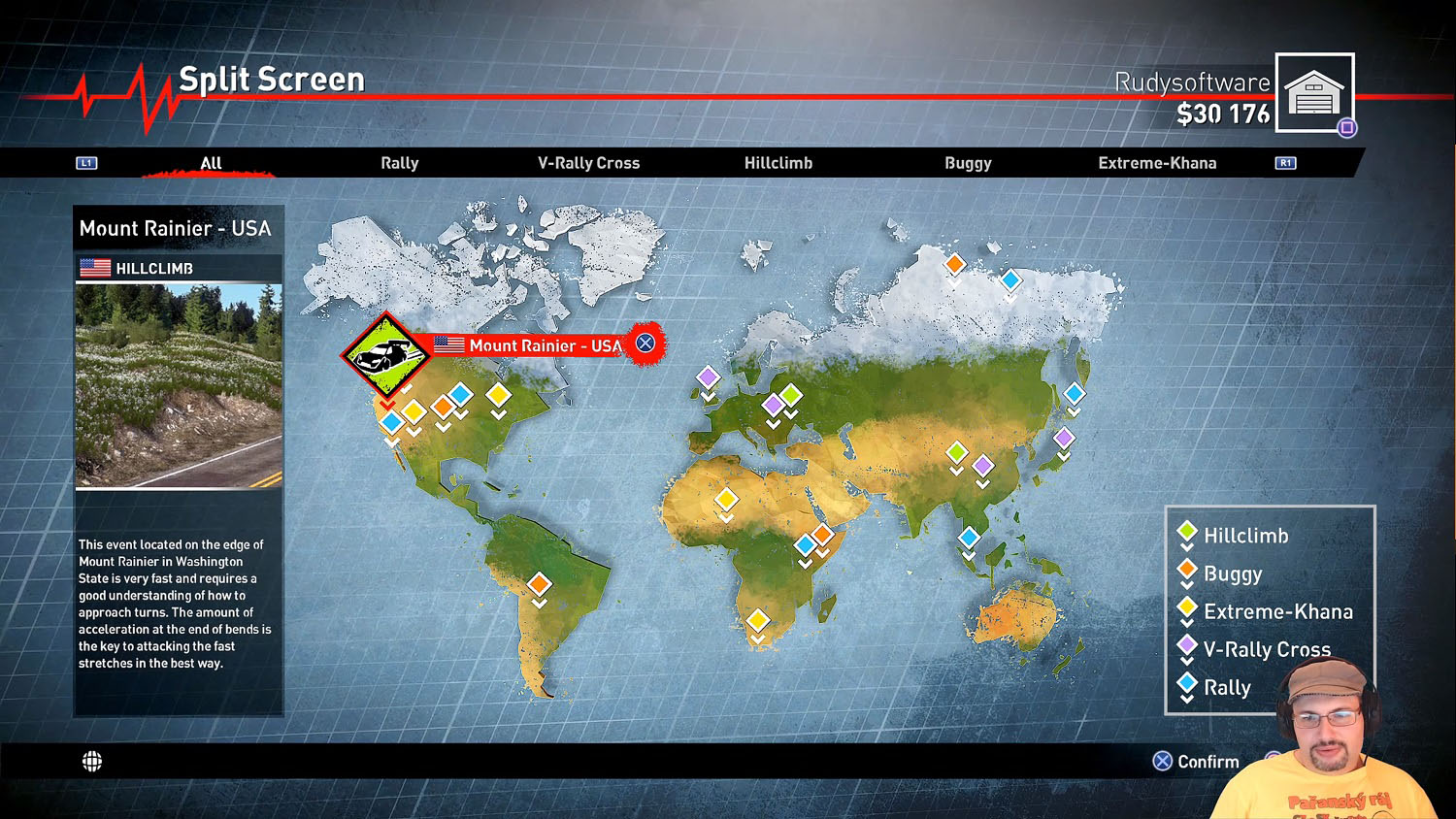Select the V-Rally Cross tab
This screenshot has width=1456, height=819.
pos(588,163)
